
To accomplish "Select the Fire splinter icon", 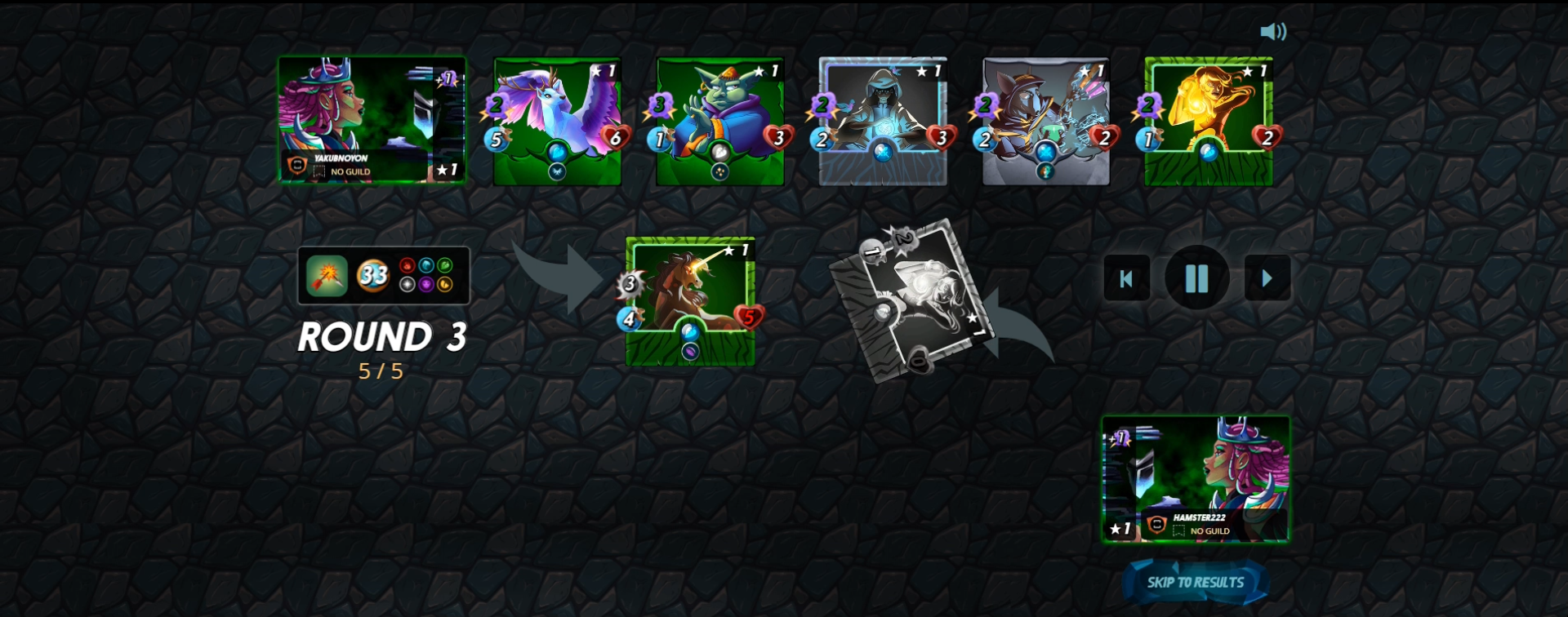I will click(x=408, y=266).
